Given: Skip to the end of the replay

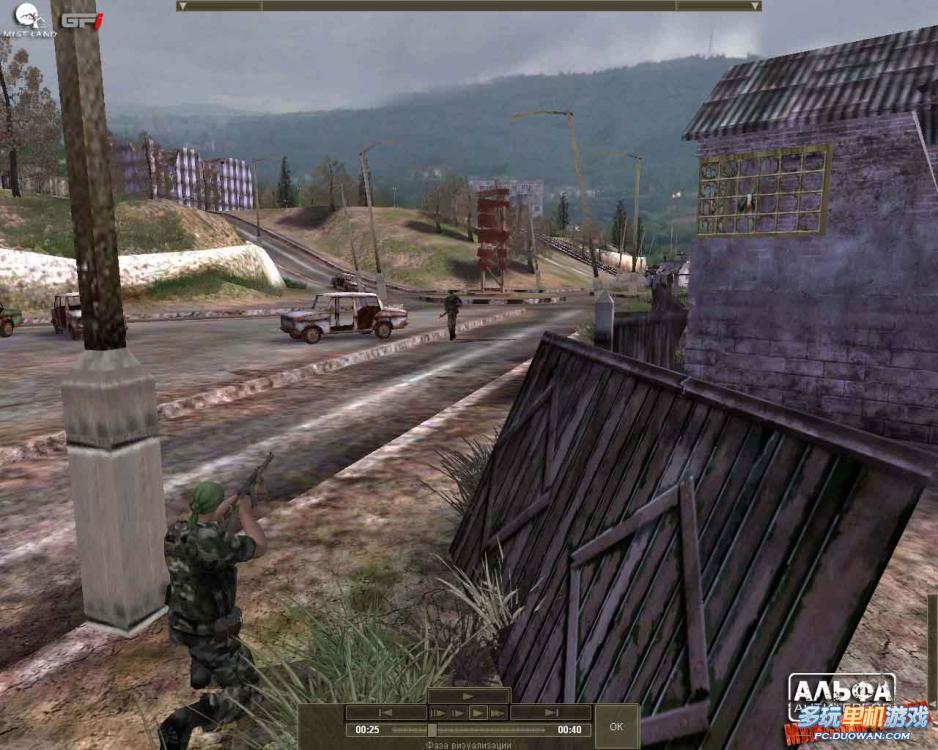Looking at the screenshot, I should (551, 713).
